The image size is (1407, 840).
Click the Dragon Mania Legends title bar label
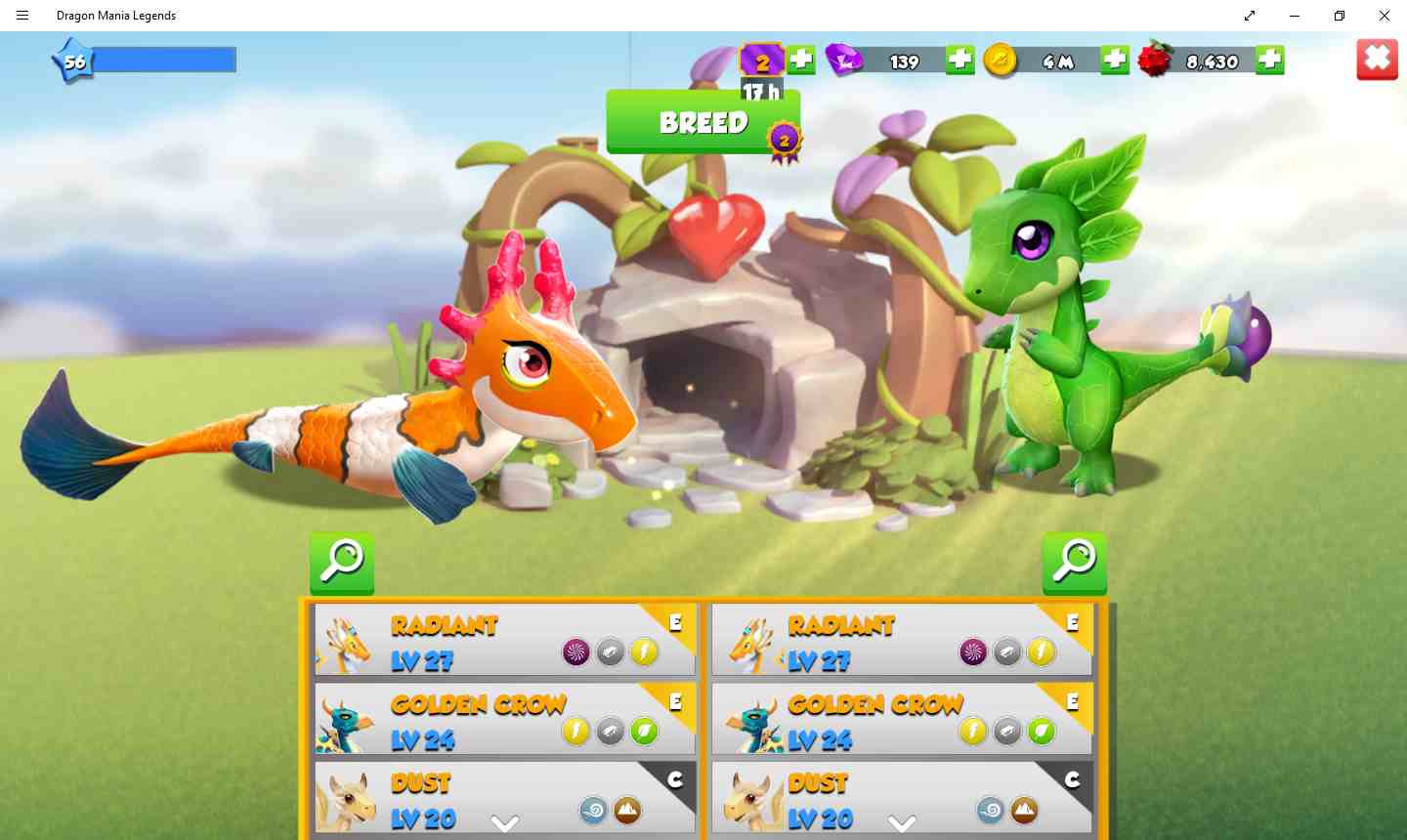point(116,16)
